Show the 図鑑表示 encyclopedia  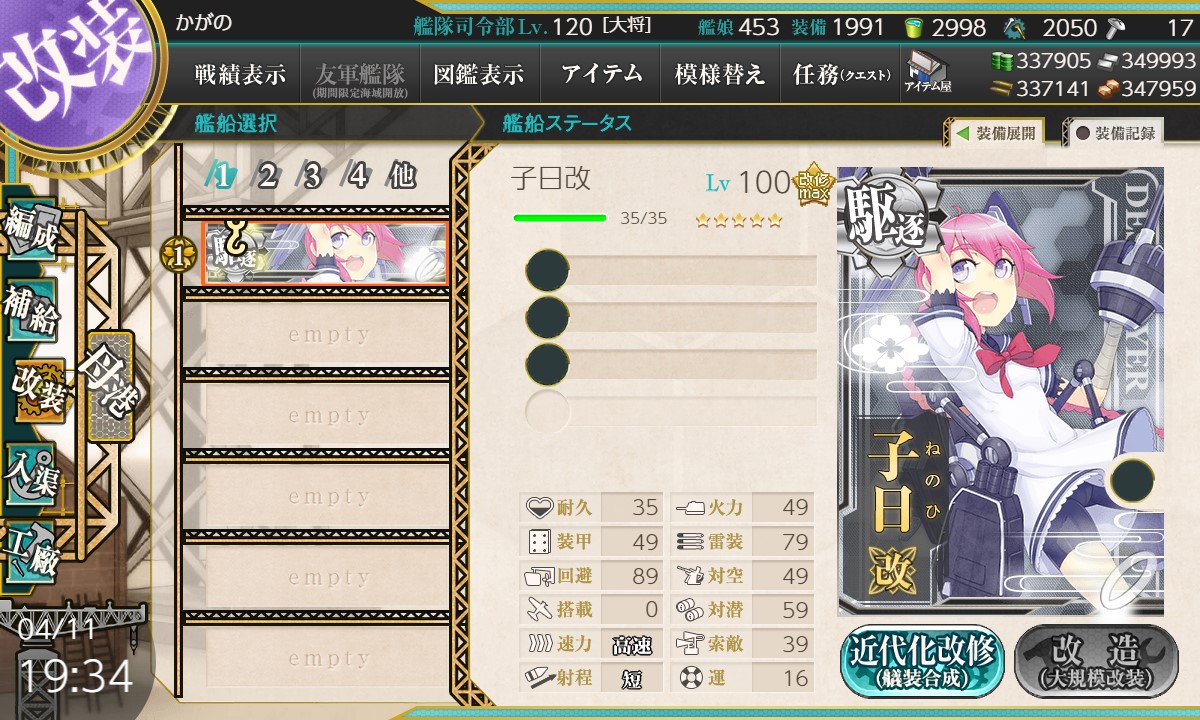[x=479, y=74]
